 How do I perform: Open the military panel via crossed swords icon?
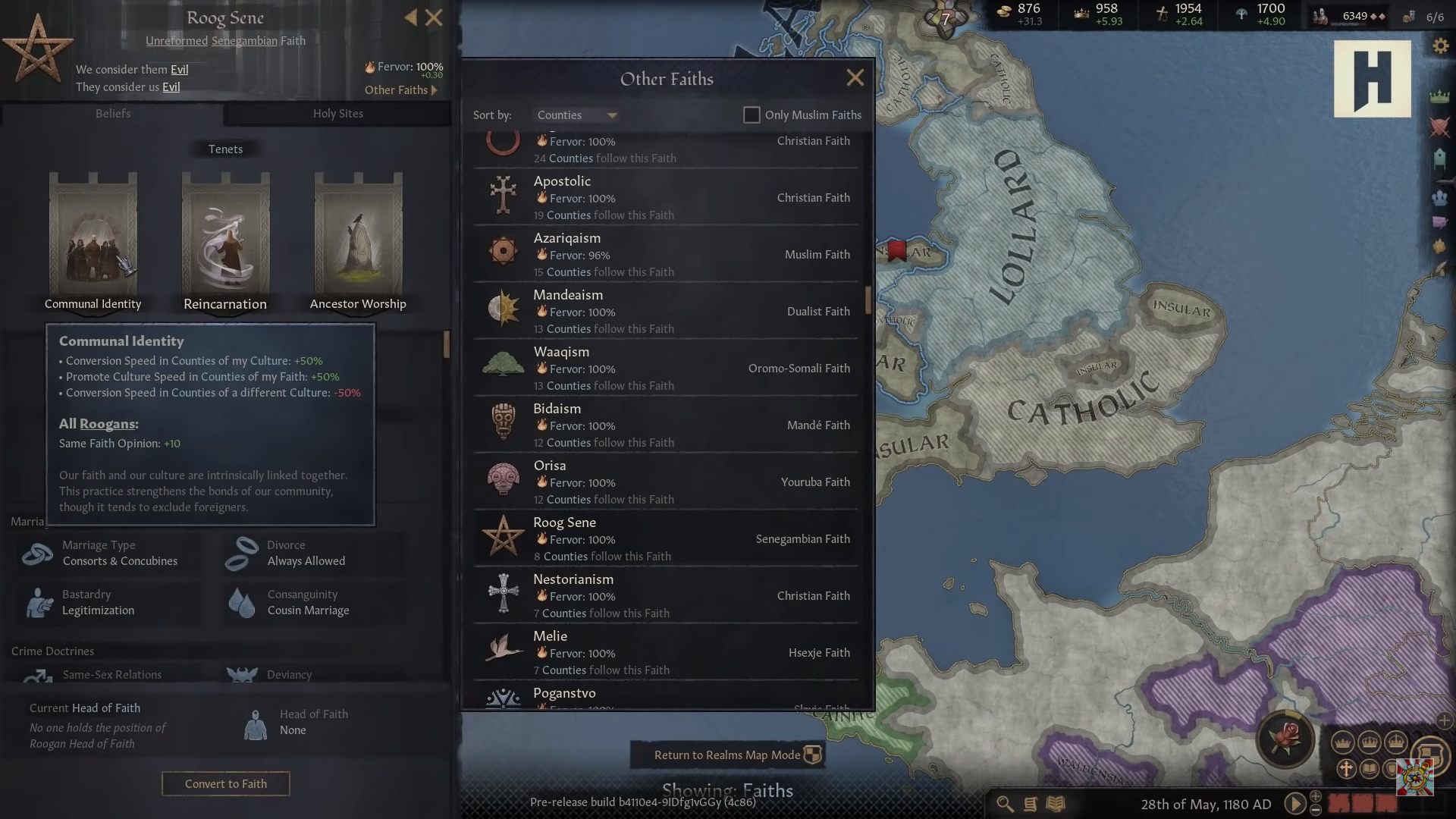pos(1439,127)
